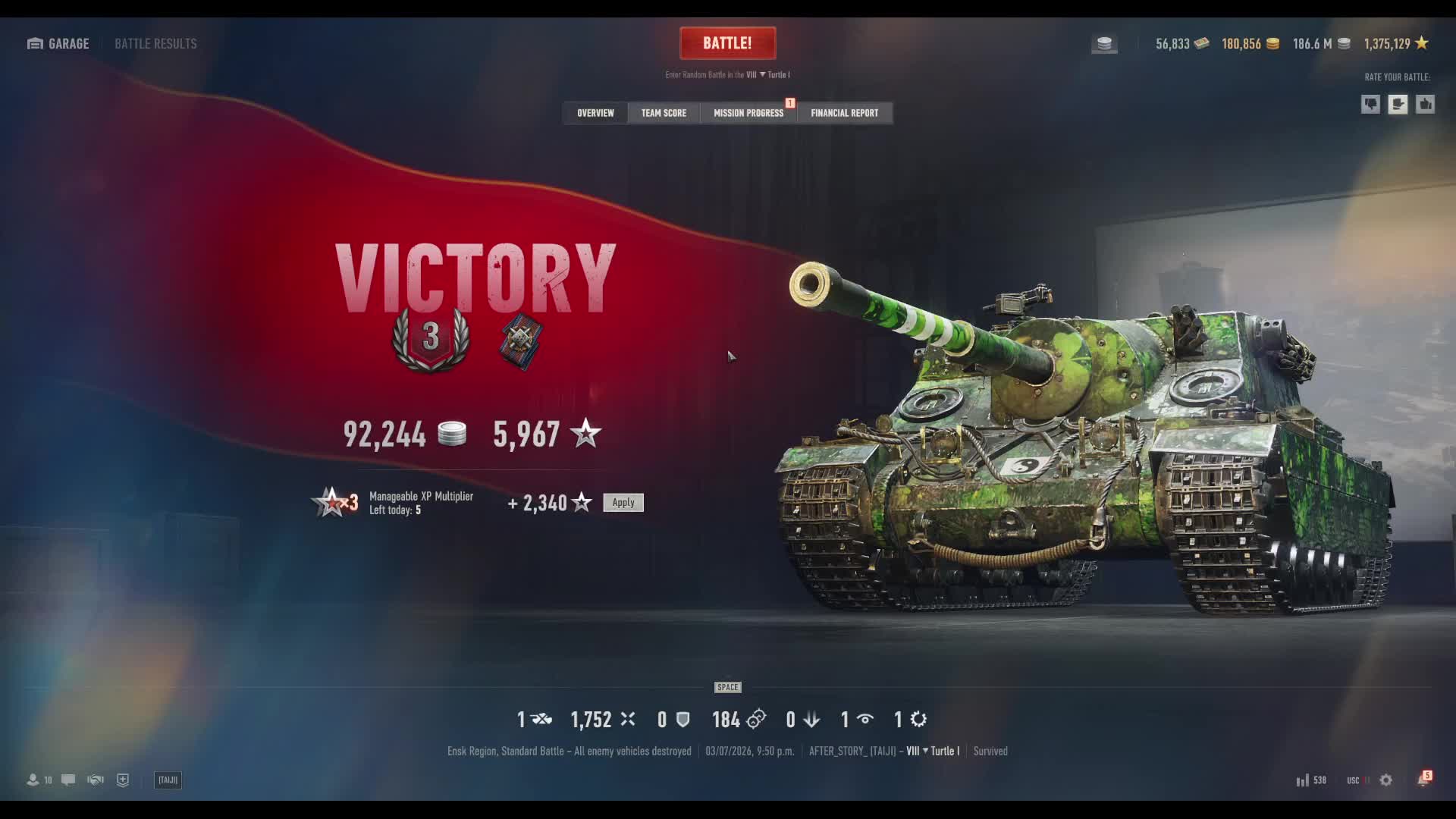Apply the Manageable XP Multiplier
The image size is (1456, 819).
623,503
